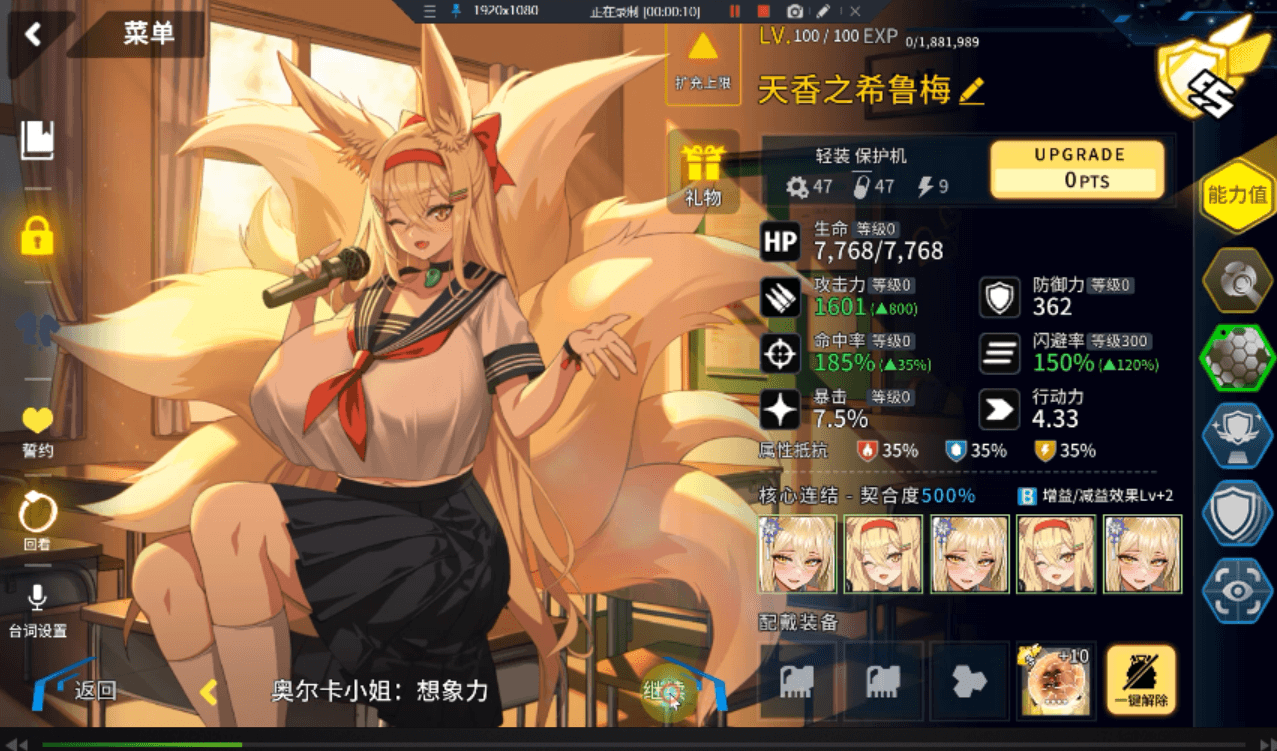The width and height of the screenshot is (1277, 751).
Task: Open the blue eye hexagon tab
Action: tap(1238, 590)
